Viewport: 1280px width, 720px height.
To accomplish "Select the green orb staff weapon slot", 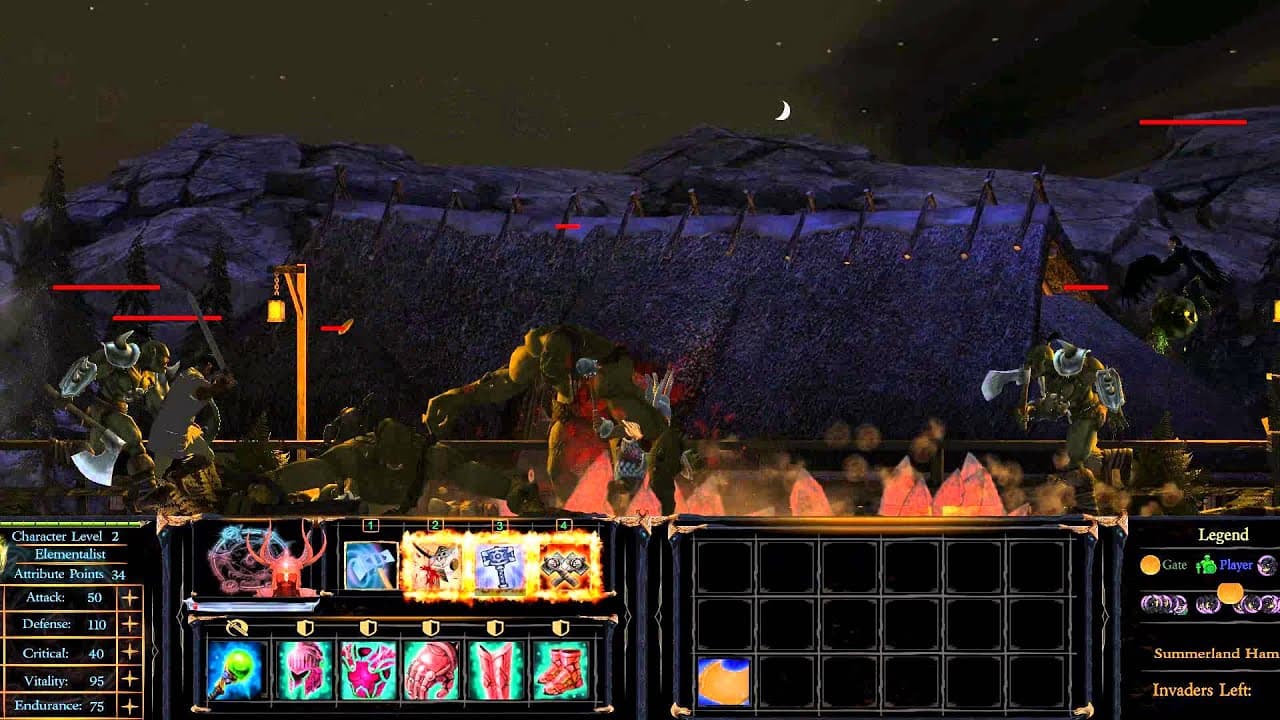I will pos(238,669).
